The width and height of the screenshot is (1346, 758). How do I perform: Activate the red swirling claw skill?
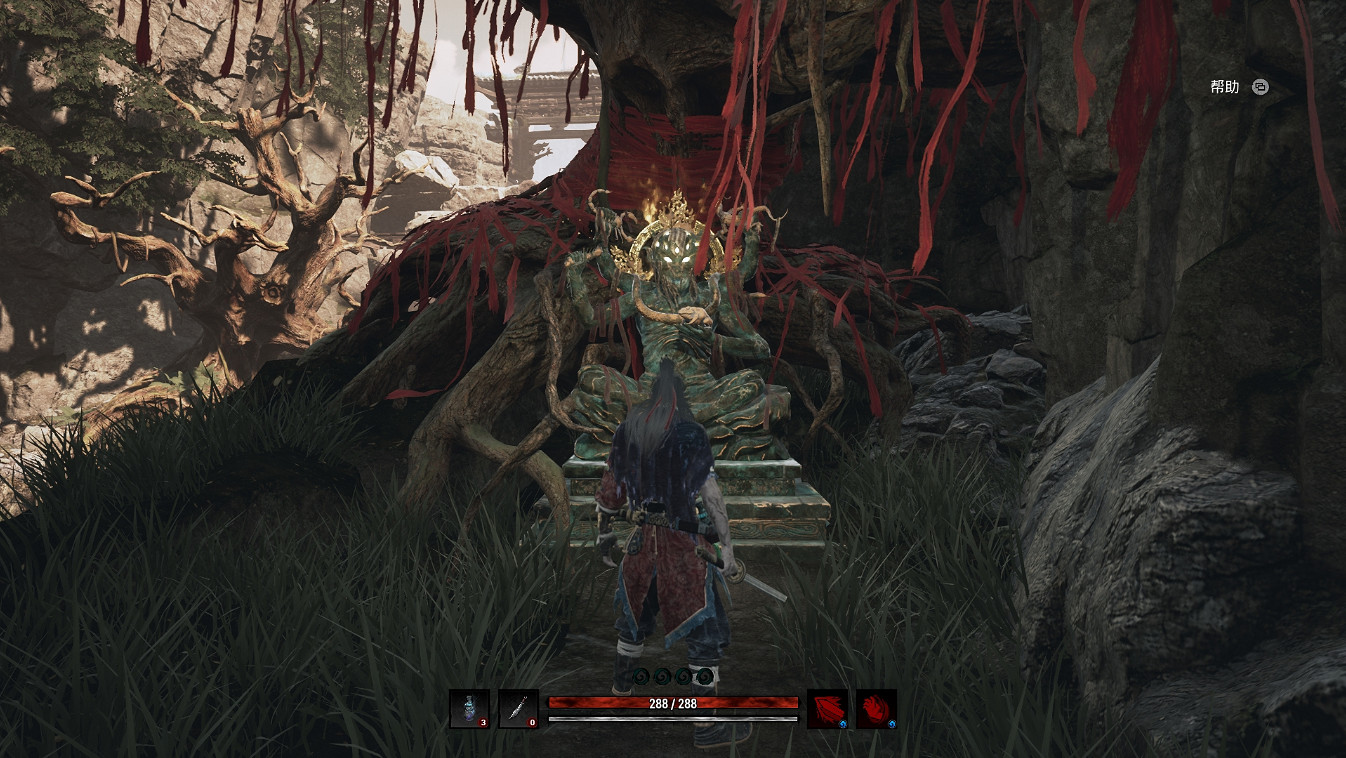[876, 709]
